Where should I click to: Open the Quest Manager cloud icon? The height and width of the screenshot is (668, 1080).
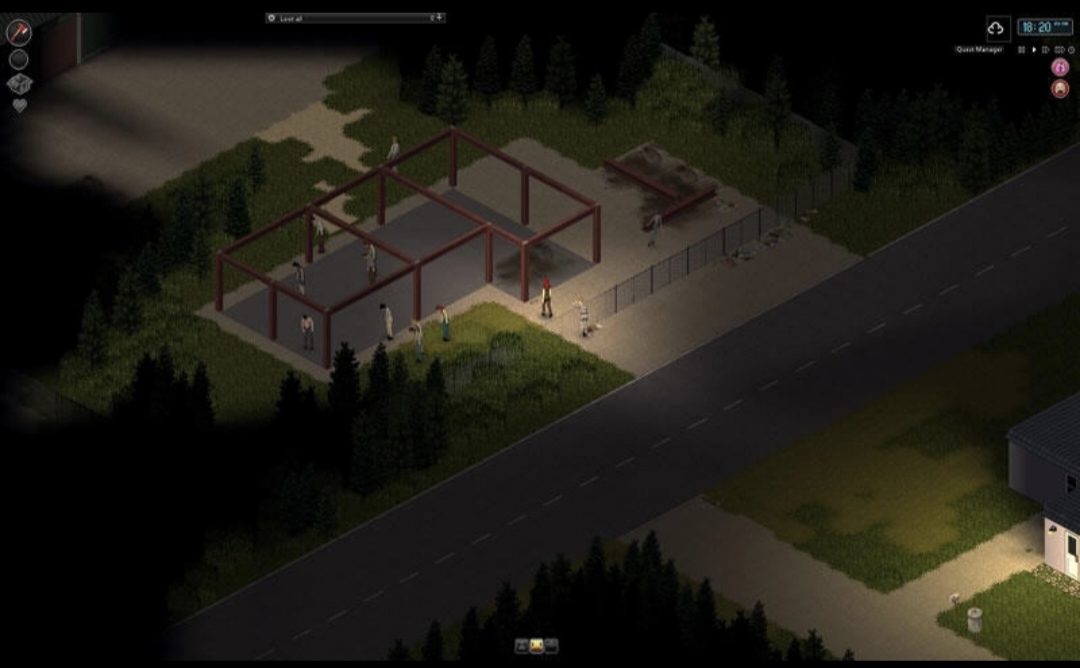pyautogui.click(x=996, y=27)
